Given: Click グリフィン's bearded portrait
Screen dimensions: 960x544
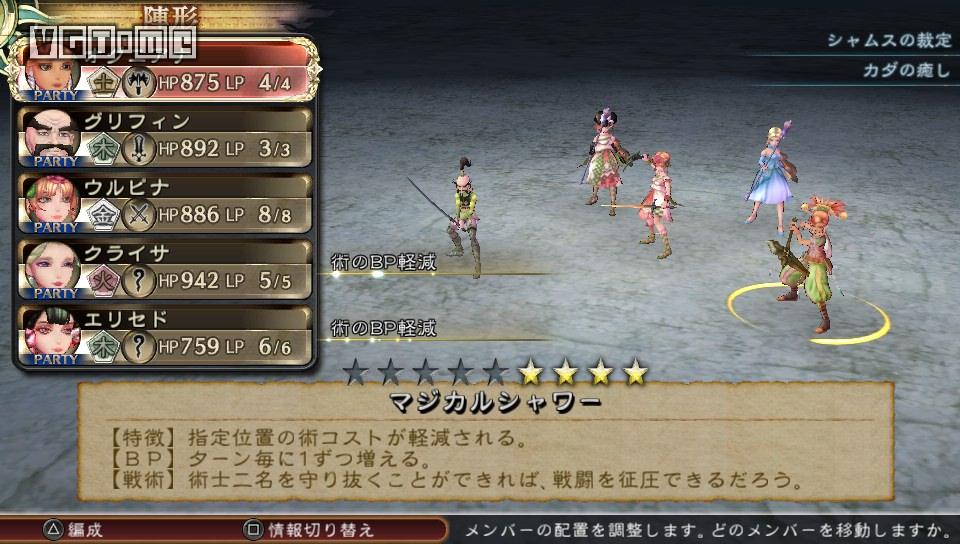Looking at the screenshot, I should [51, 139].
